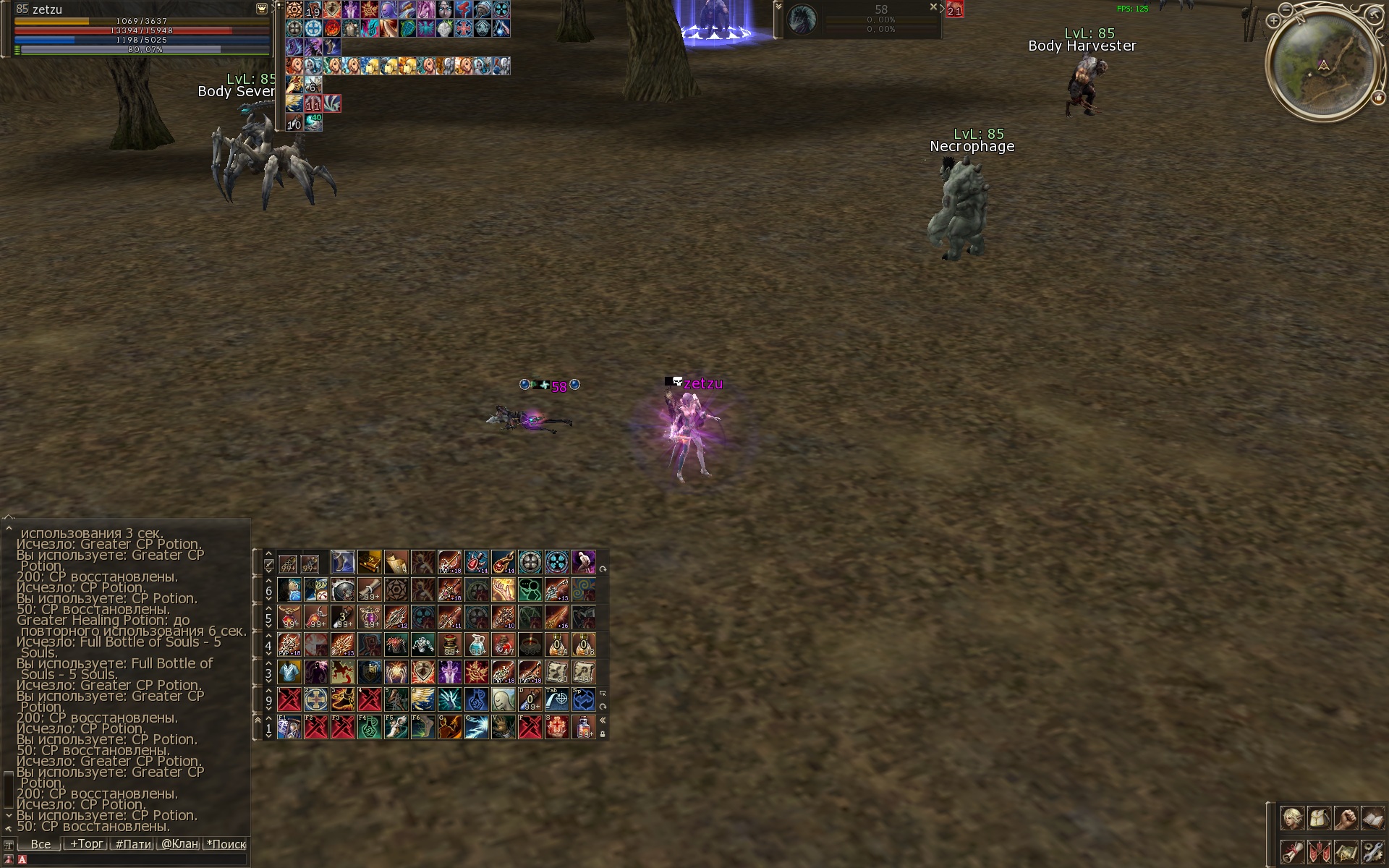The width and height of the screenshot is (1389, 868).
Task: Open the inventory bag icon
Action: click(x=1319, y=819)
